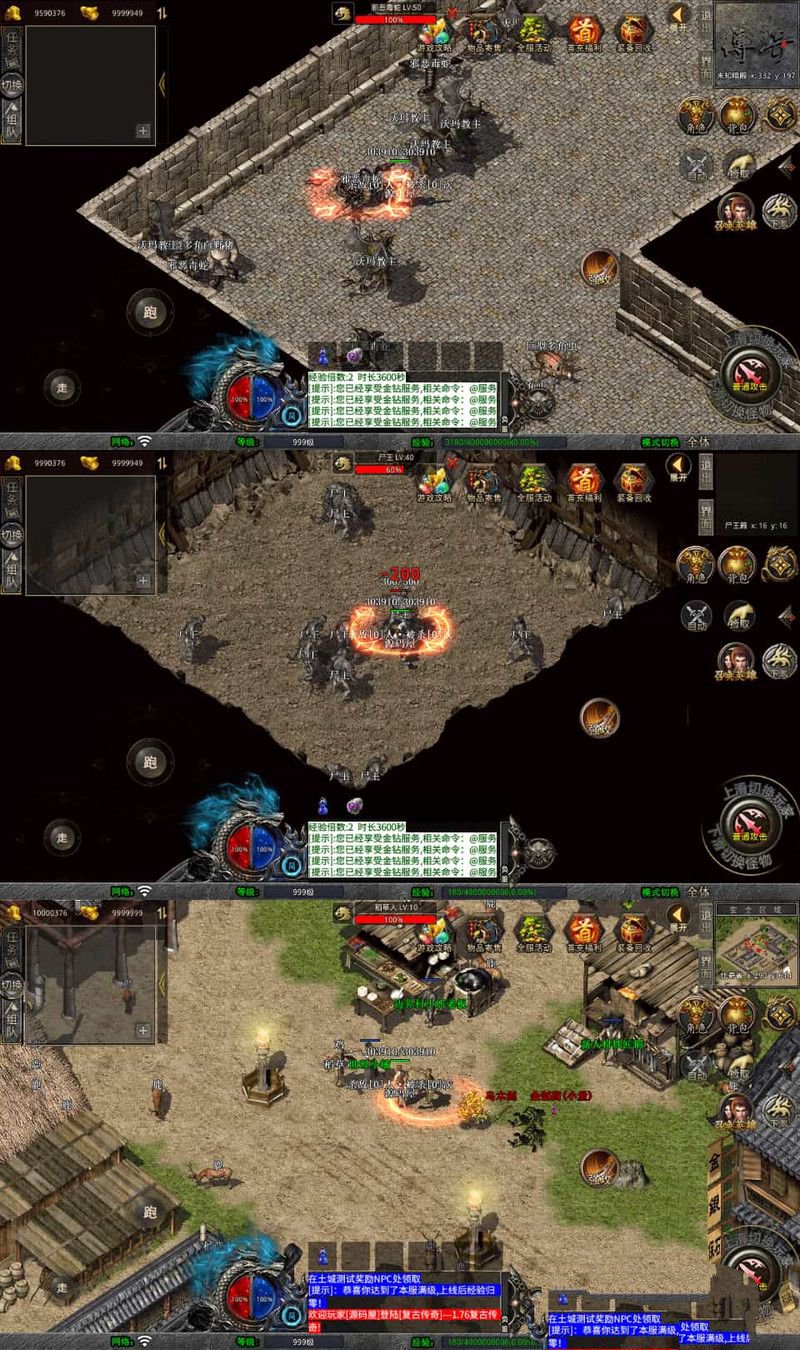Tap the 走 walk button in middle screenshot
The width and height of the screenshot is (800, 1350).
[x=62, y=836]
